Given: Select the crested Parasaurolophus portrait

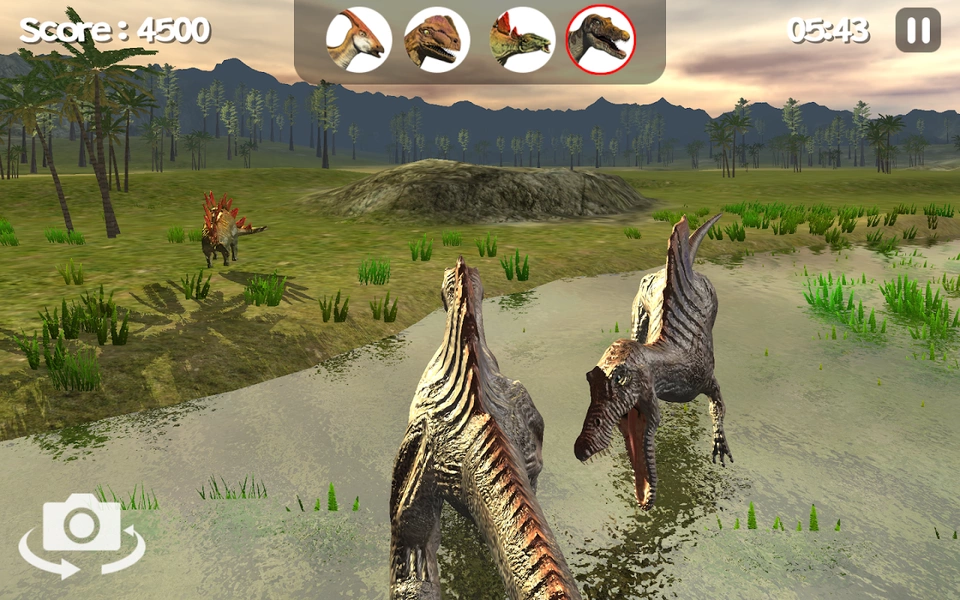Looking at the screenshot, I should (x=359, y=40).
